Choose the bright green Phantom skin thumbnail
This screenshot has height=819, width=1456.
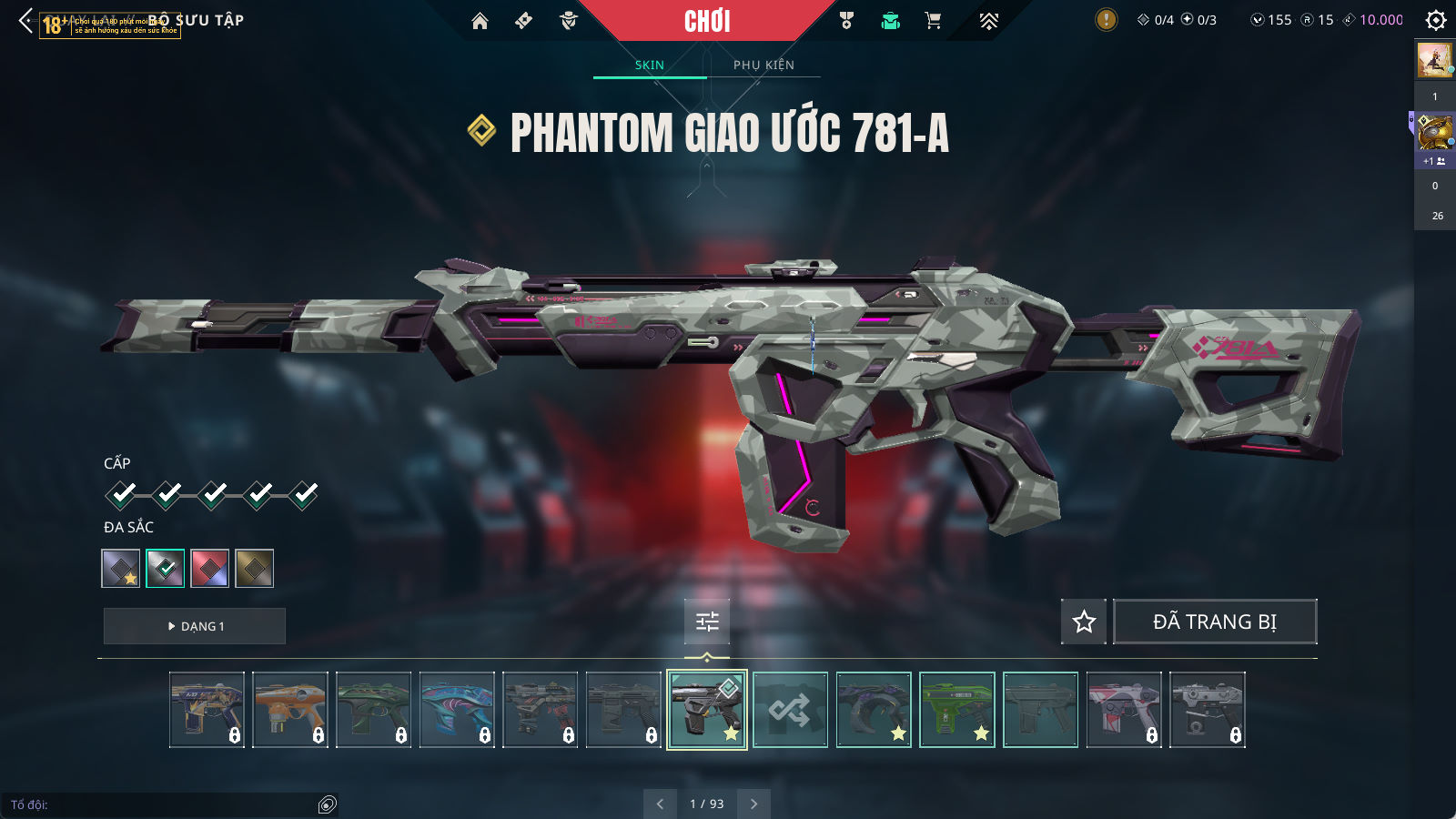pyautogui.click(x=957, y=710)
